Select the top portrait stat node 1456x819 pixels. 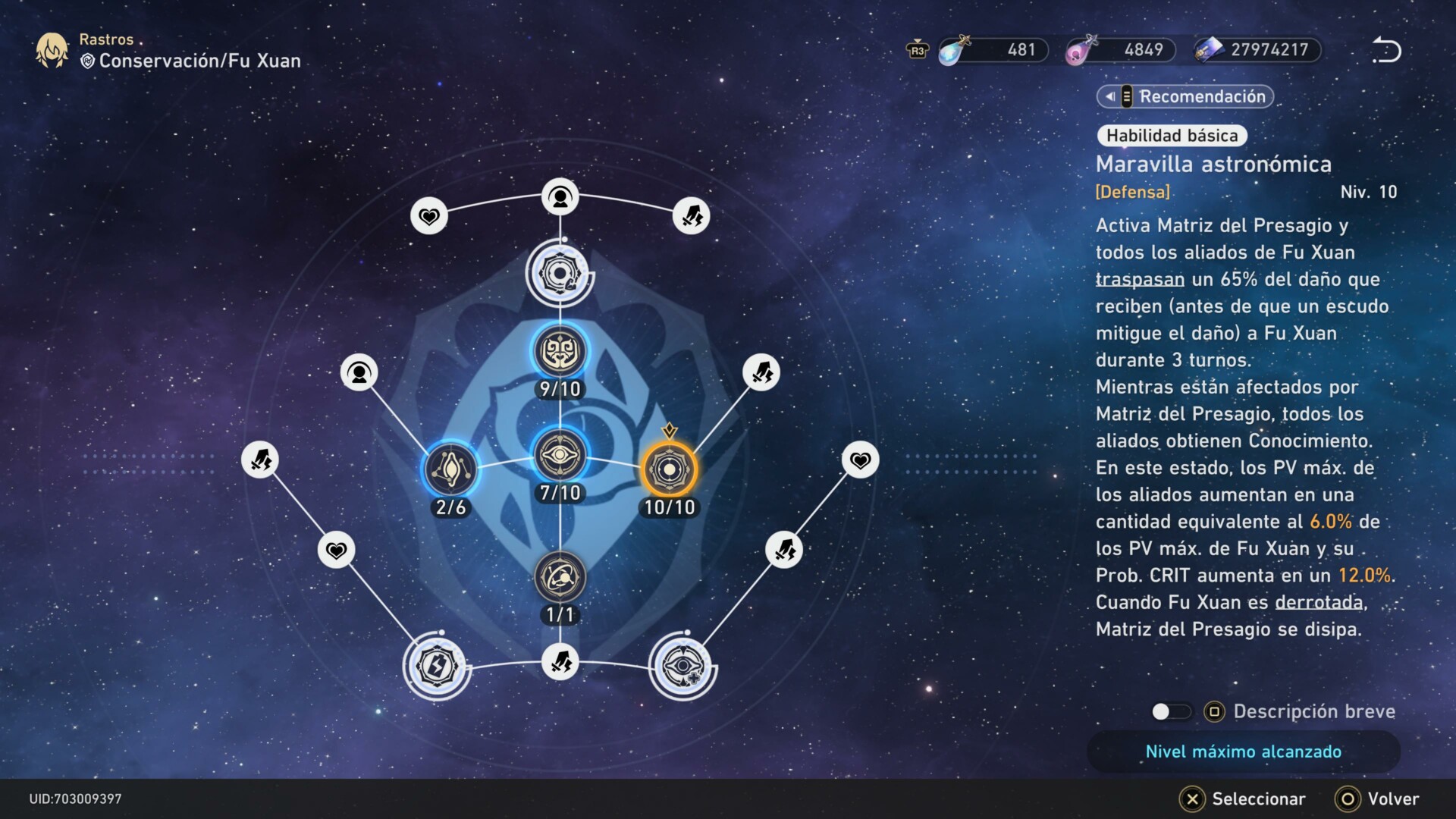[x=560, y=198]
